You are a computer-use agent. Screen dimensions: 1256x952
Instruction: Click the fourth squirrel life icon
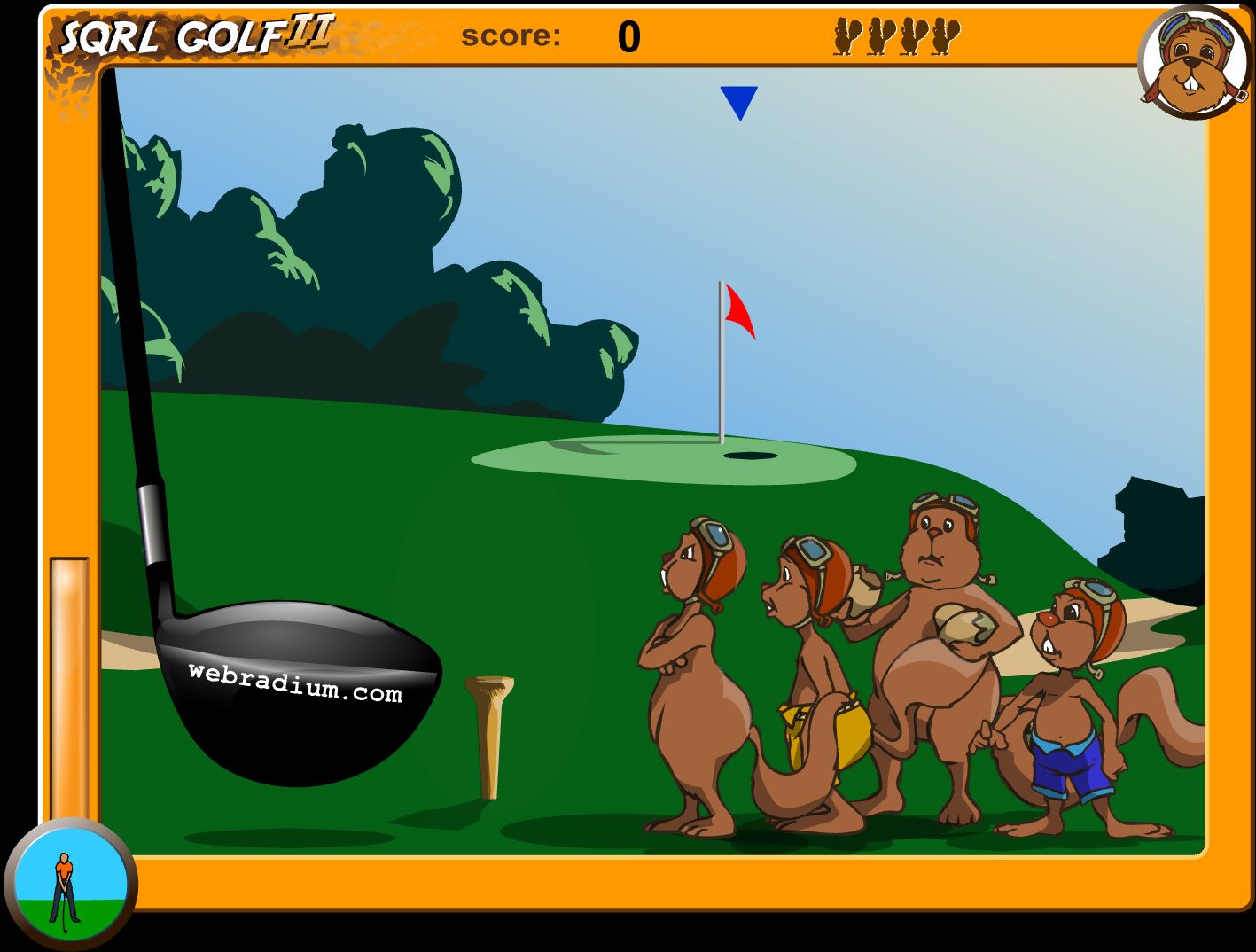[x=944, y=37]
